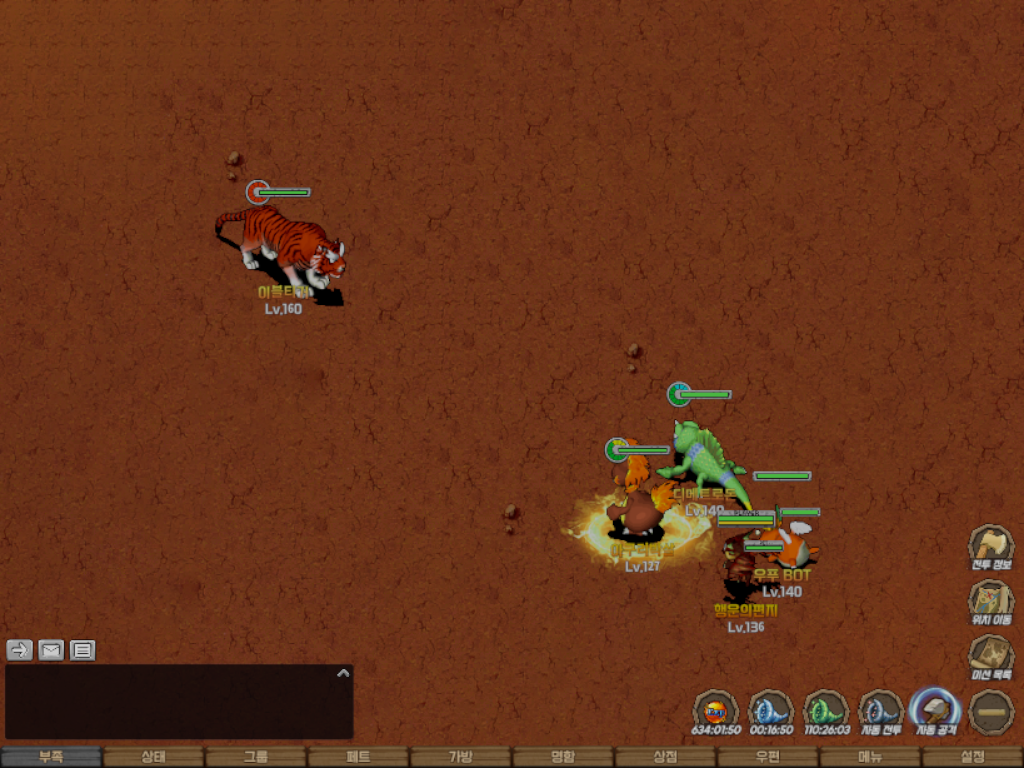Click the Exp orb boost icon

click(716, 712)
